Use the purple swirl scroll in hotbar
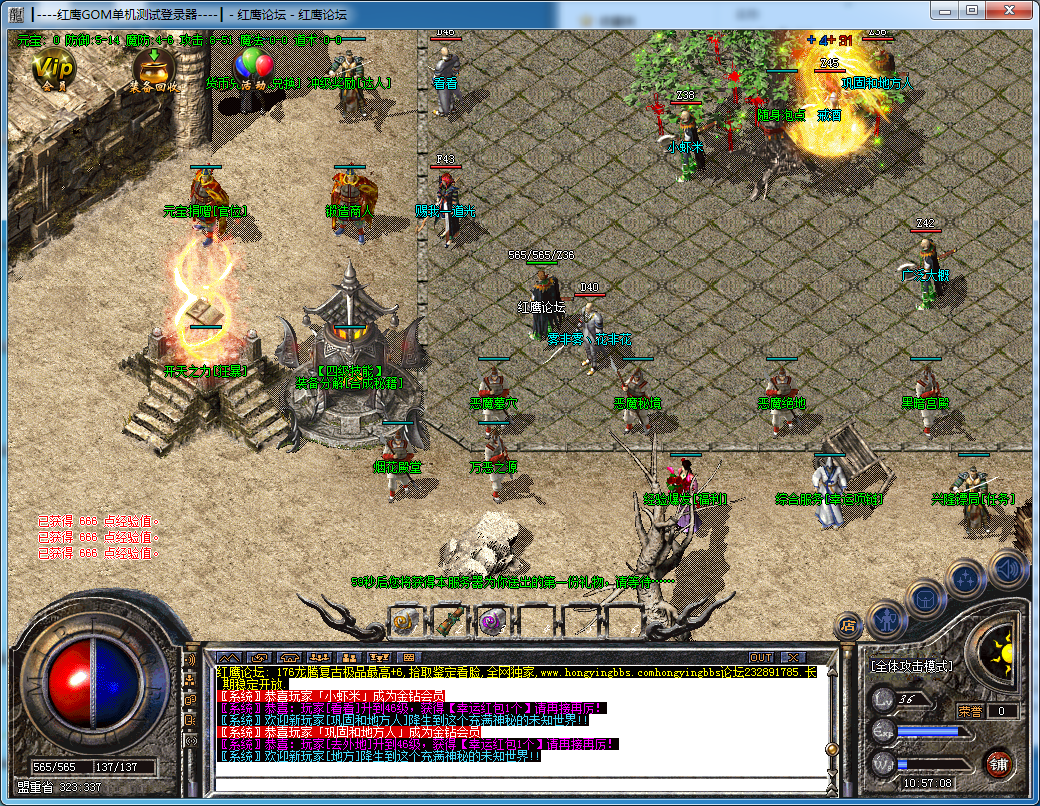 point(490,621)
